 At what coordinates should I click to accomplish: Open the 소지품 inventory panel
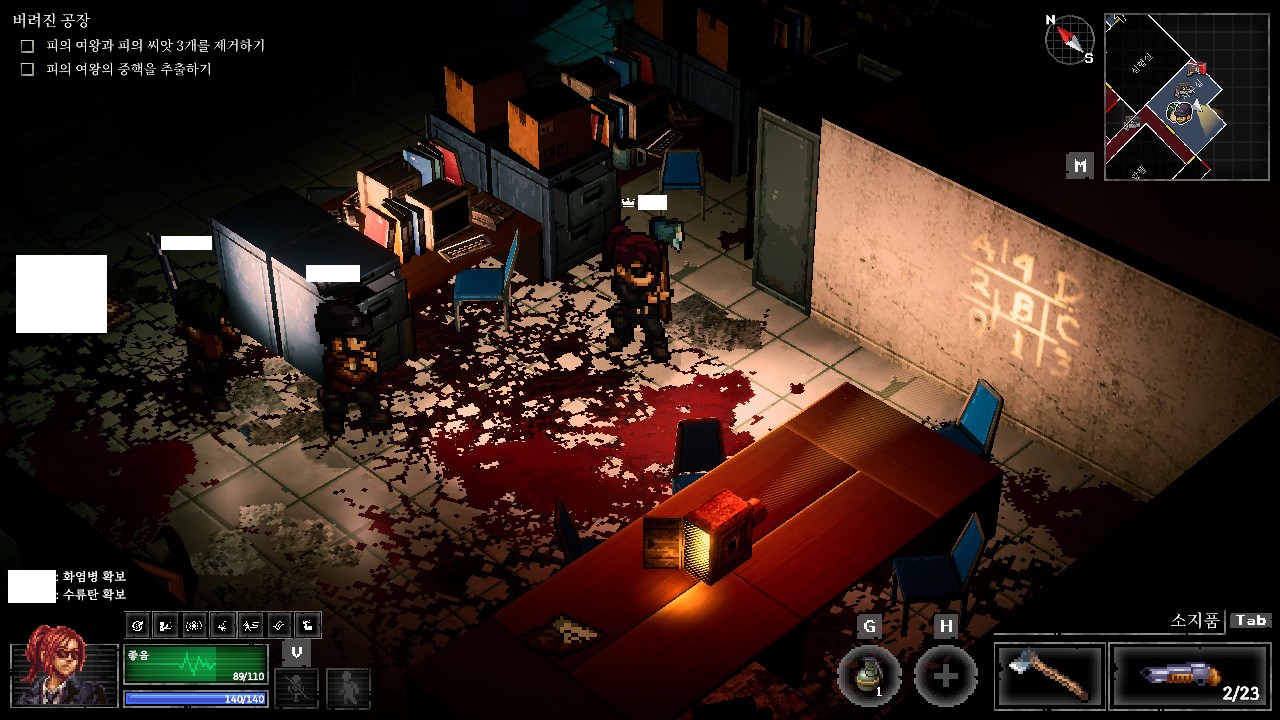1196,621
